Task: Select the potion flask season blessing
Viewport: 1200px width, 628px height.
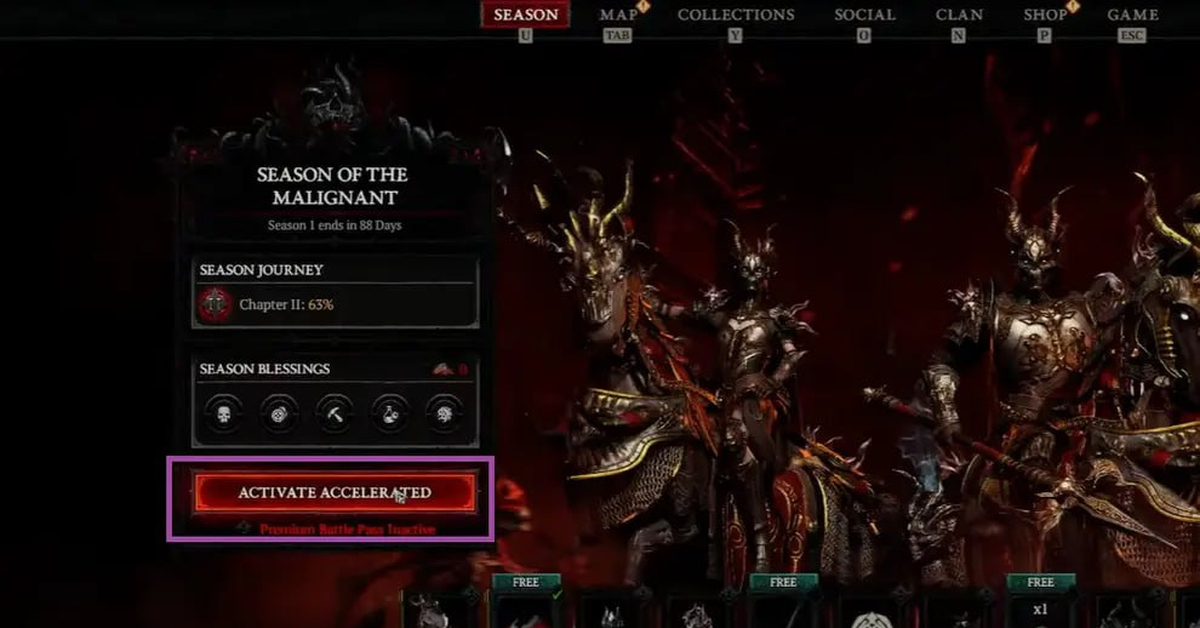Action: tap(388, 413)
